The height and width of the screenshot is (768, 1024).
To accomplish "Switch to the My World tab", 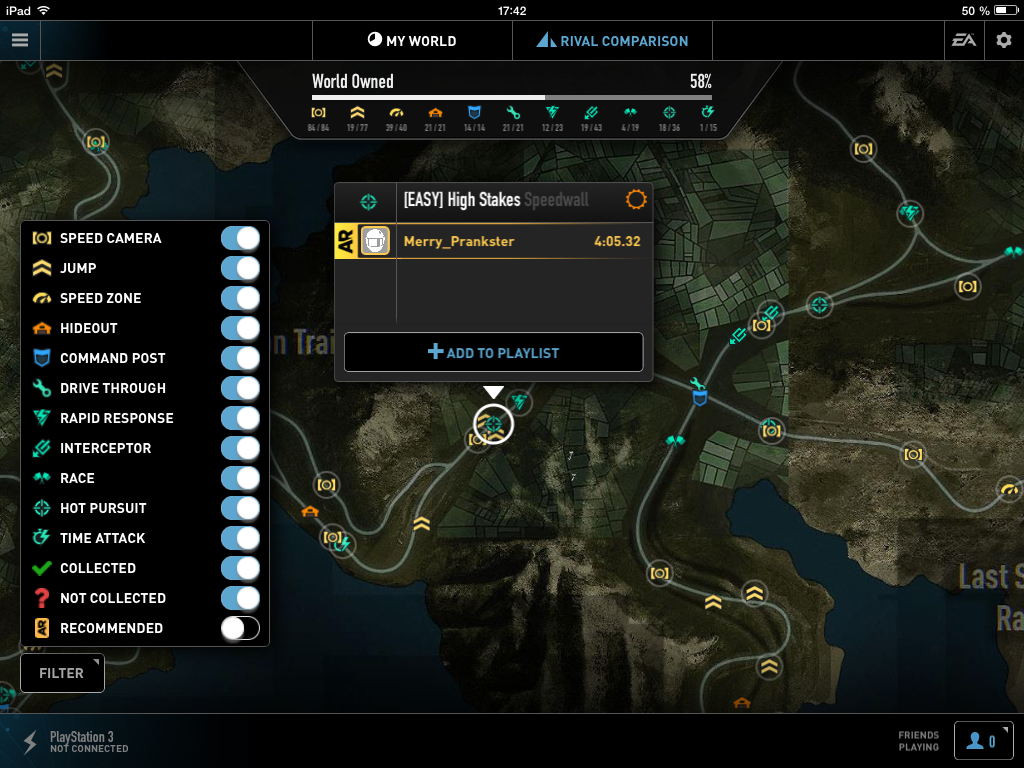I will click(x=412, y=41).
